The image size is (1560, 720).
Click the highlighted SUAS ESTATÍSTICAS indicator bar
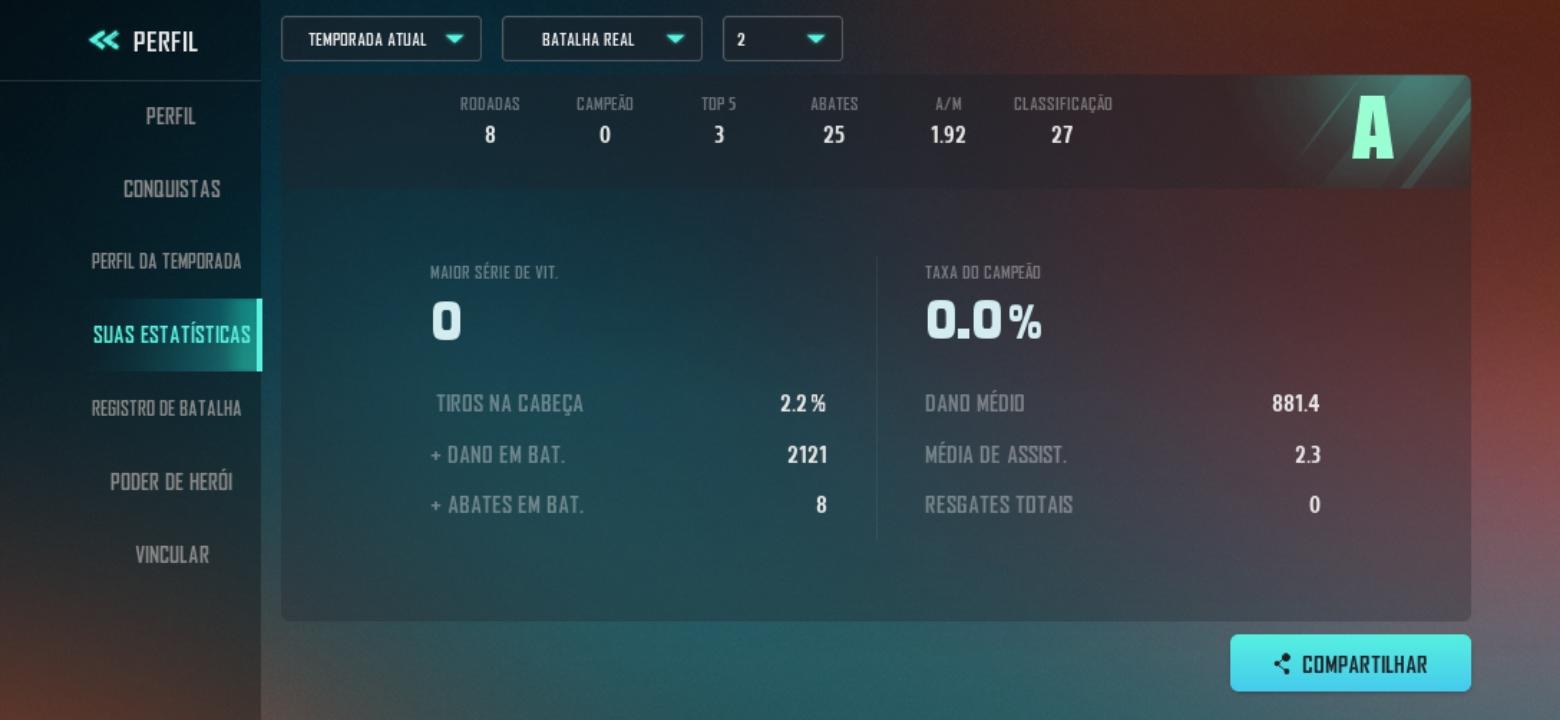[259, 335]
